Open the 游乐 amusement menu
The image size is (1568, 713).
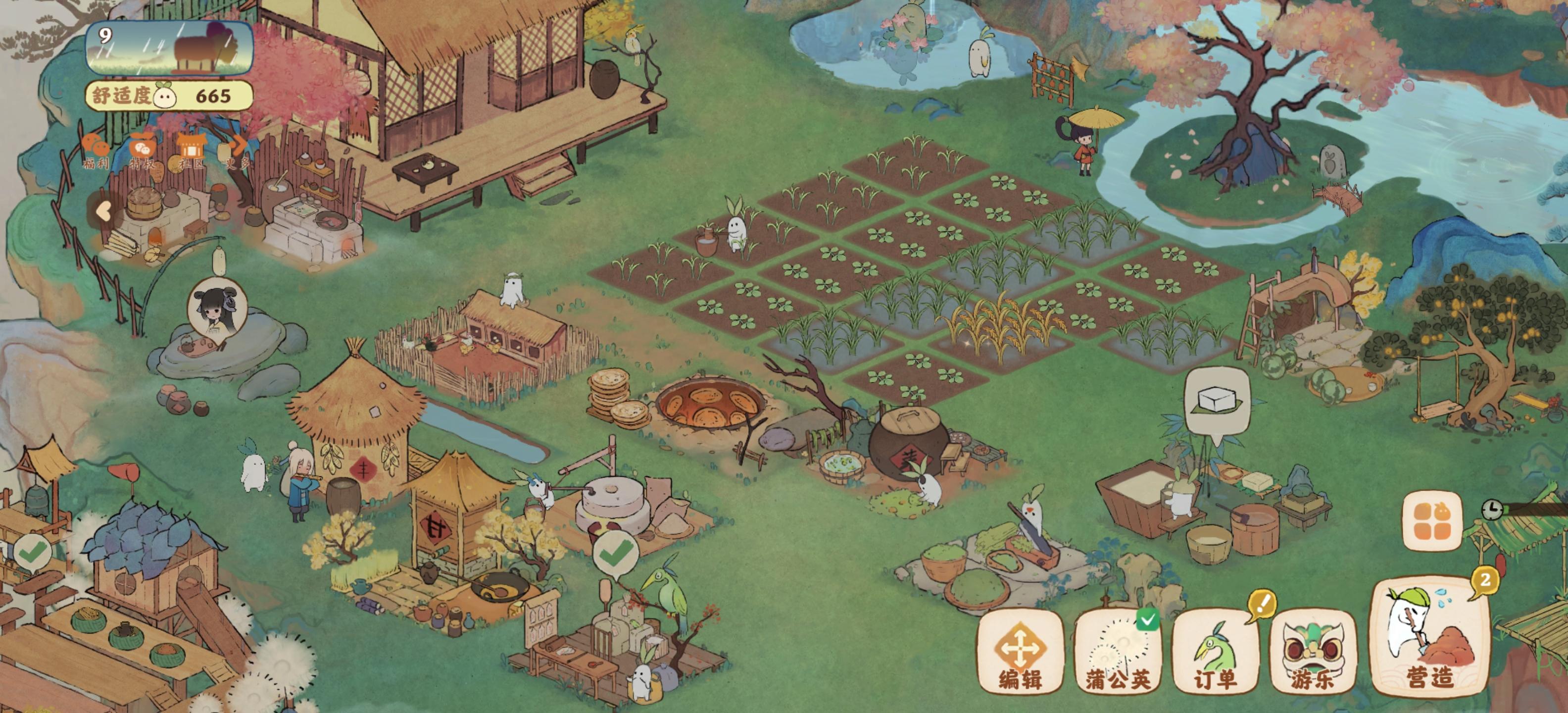pyautogui.click(x=1312, y=652)
